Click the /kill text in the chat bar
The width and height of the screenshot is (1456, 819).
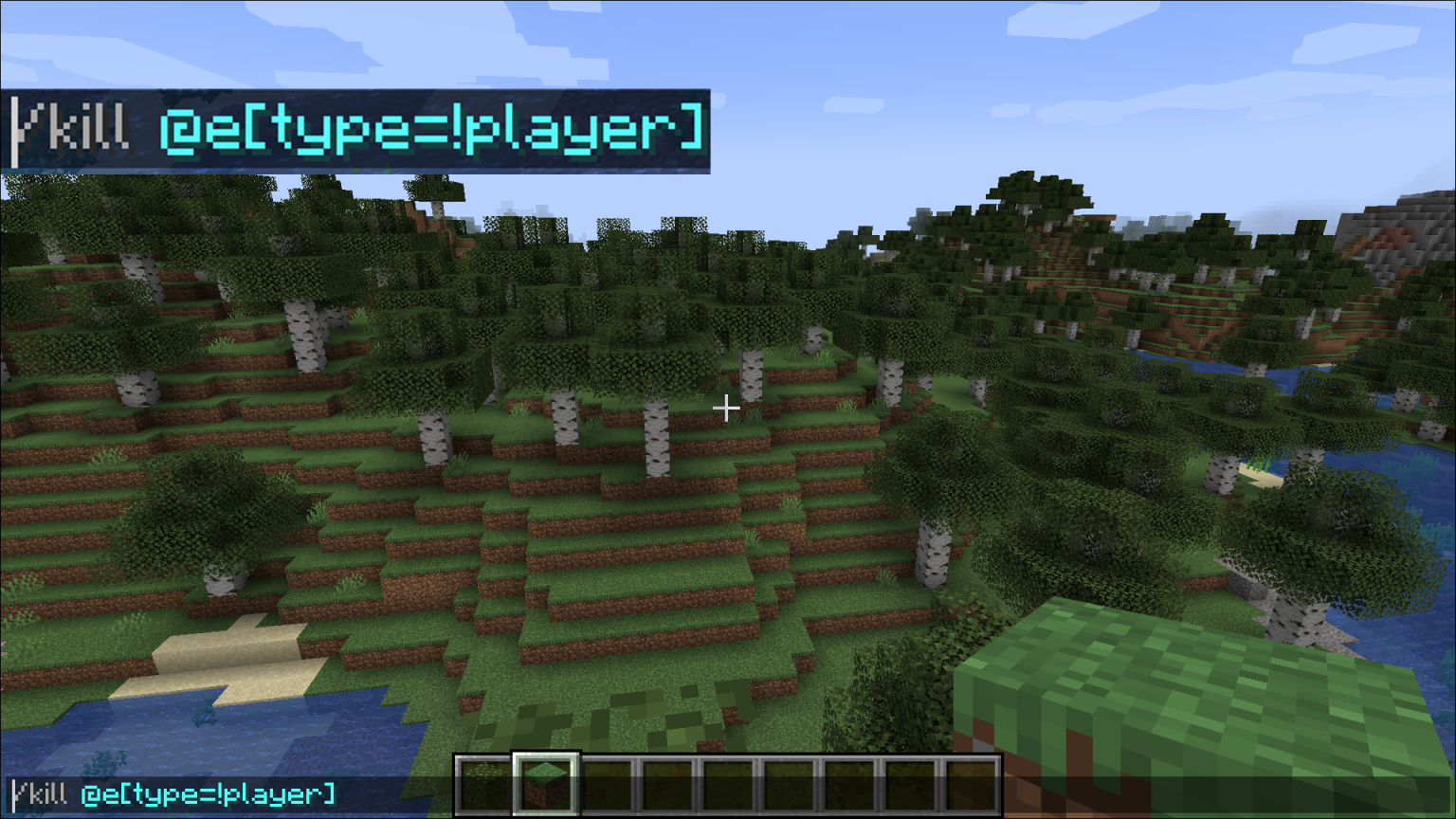[43, 795]
